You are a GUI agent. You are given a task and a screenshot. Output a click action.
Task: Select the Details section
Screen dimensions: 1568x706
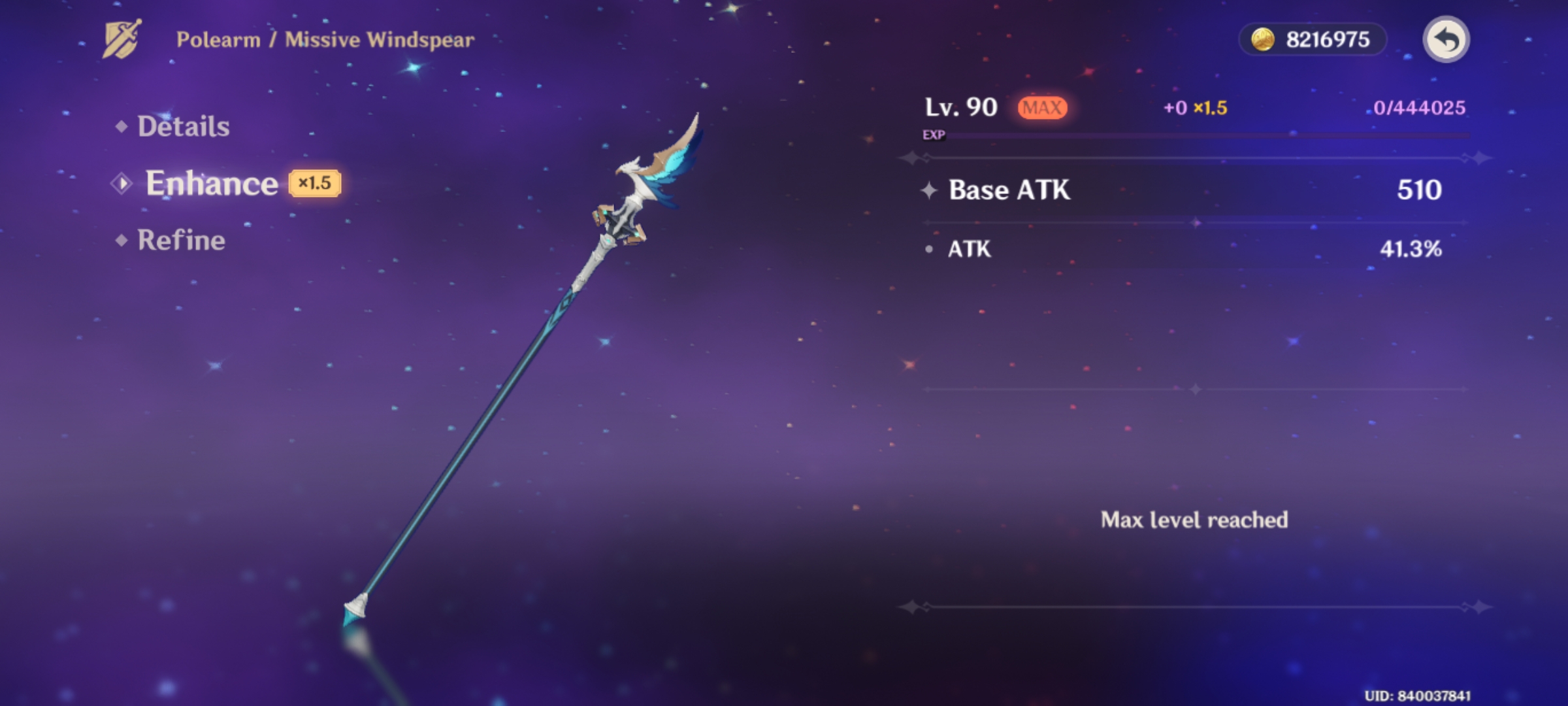click(183, 126)
